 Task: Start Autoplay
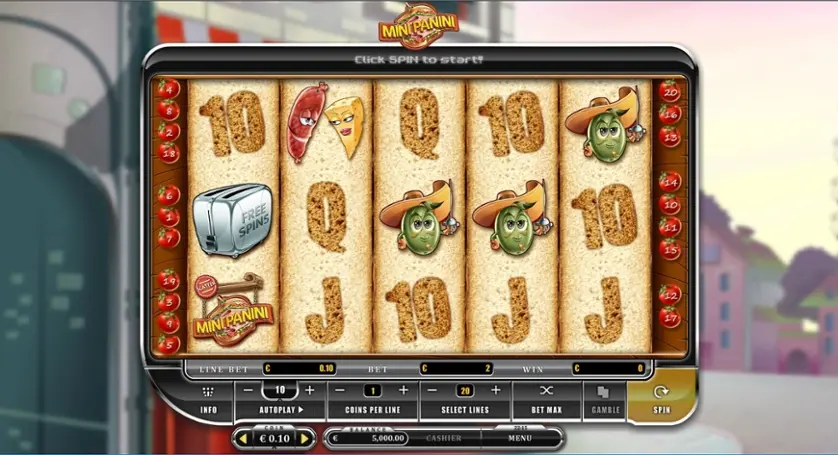point(279,409)
